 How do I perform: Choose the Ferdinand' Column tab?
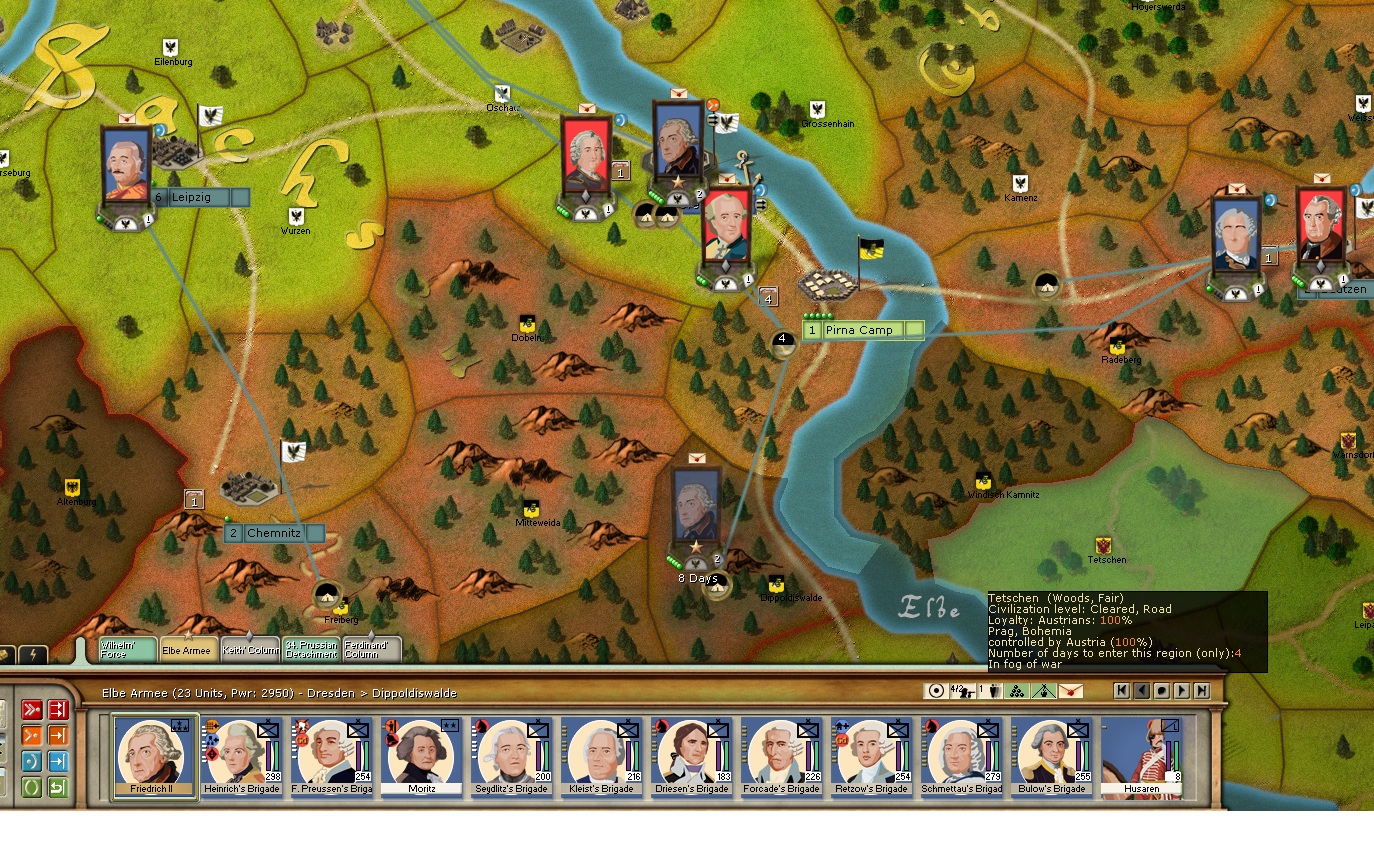click(372, 649)
